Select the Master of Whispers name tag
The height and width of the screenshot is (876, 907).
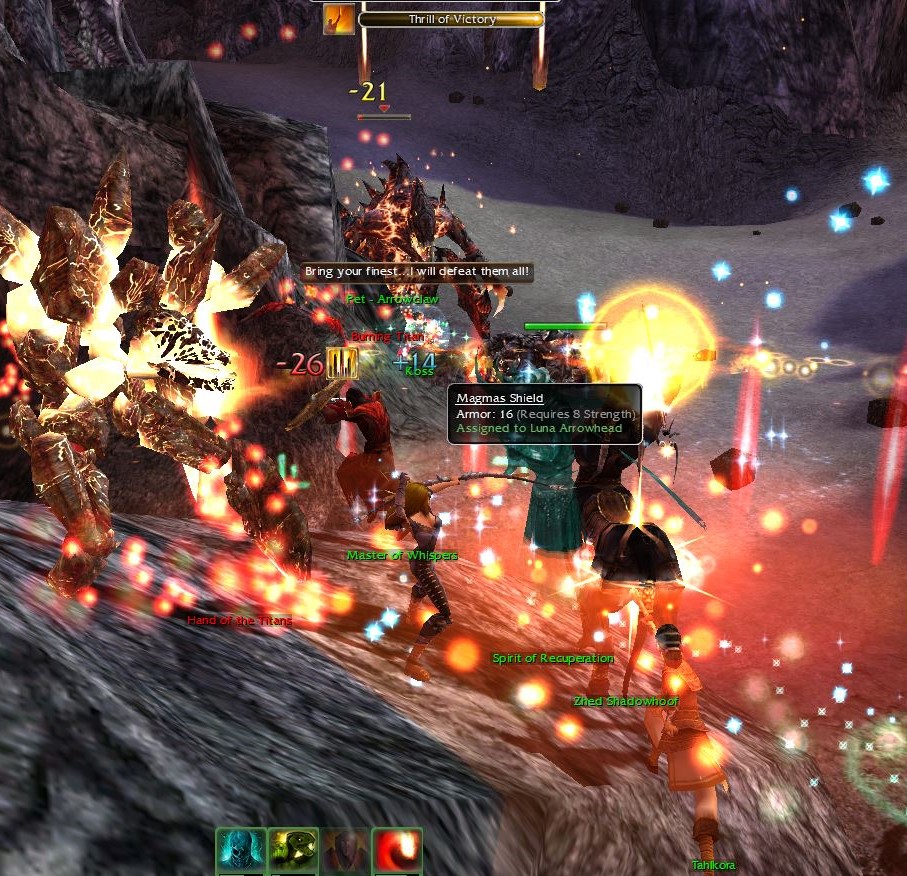pyautogui.click(x=402, y=555)
